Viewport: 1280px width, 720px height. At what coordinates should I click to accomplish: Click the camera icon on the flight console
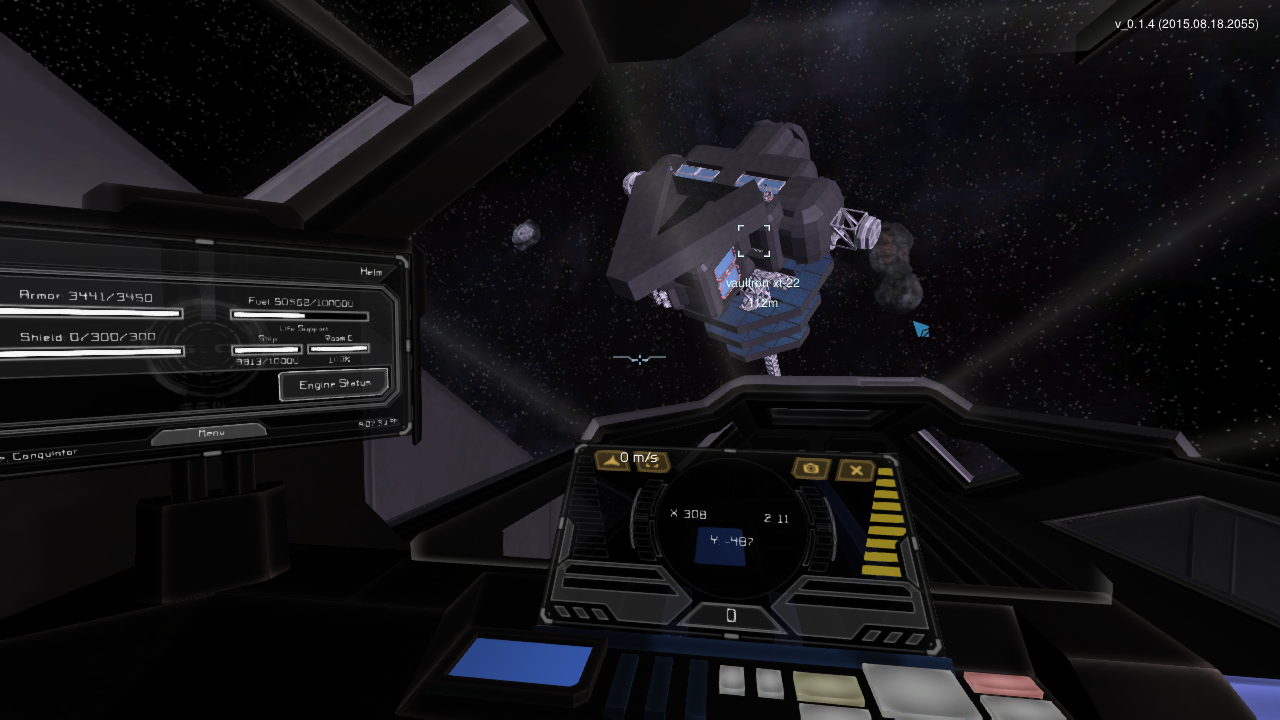tap(811, 468)
